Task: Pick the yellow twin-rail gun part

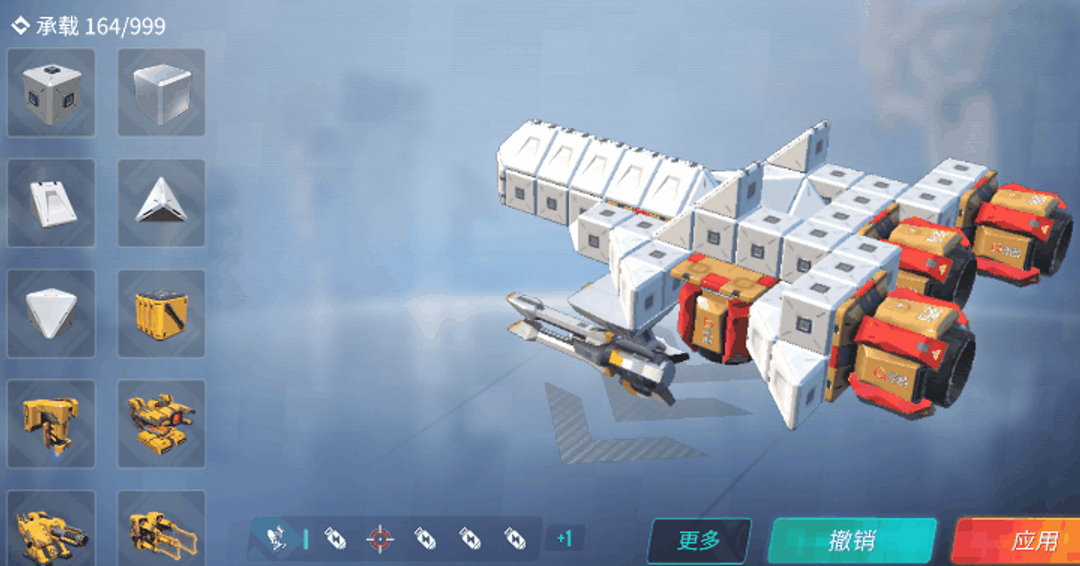Action: pos(161,530)
